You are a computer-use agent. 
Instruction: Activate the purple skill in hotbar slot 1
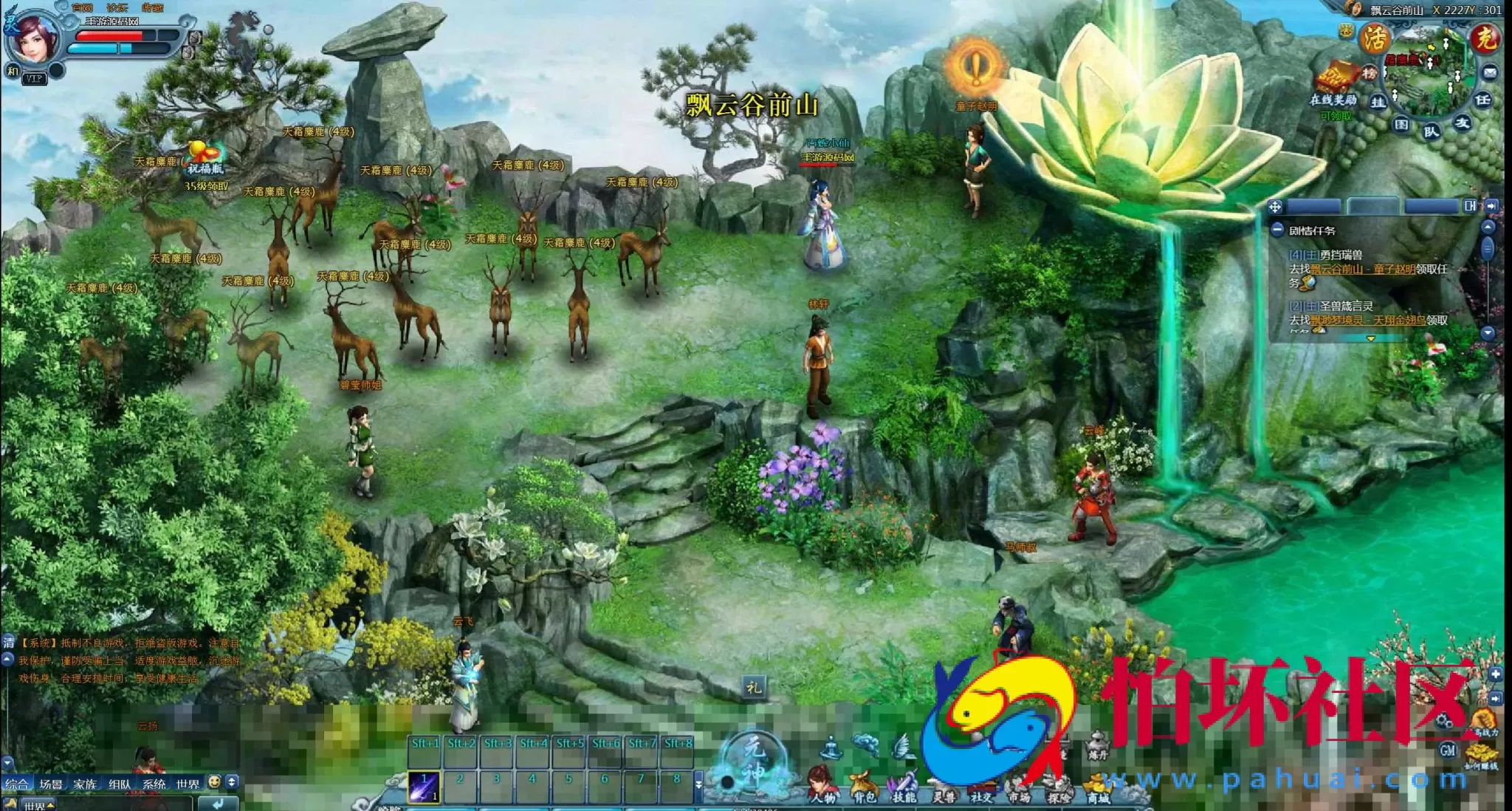(424, 786)
